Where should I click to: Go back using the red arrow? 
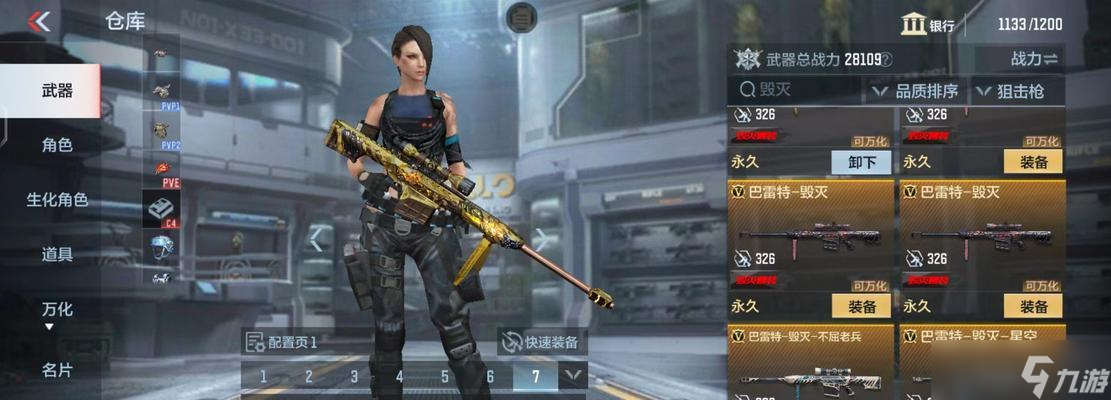[39, 22]
